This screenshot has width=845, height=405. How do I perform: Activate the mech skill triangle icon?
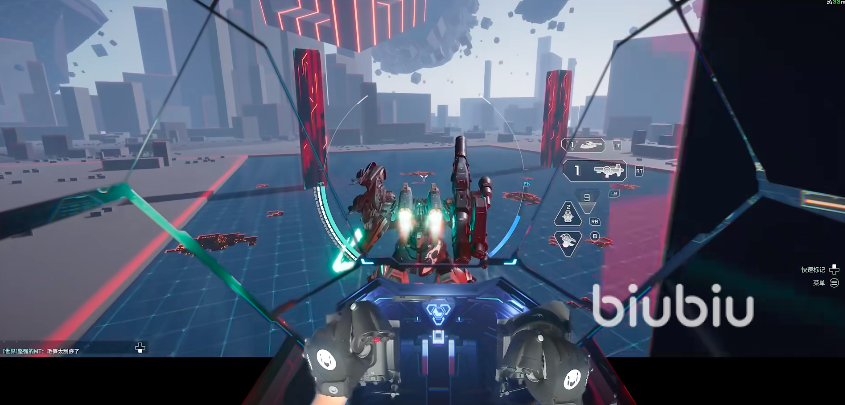tap(568, 213)
